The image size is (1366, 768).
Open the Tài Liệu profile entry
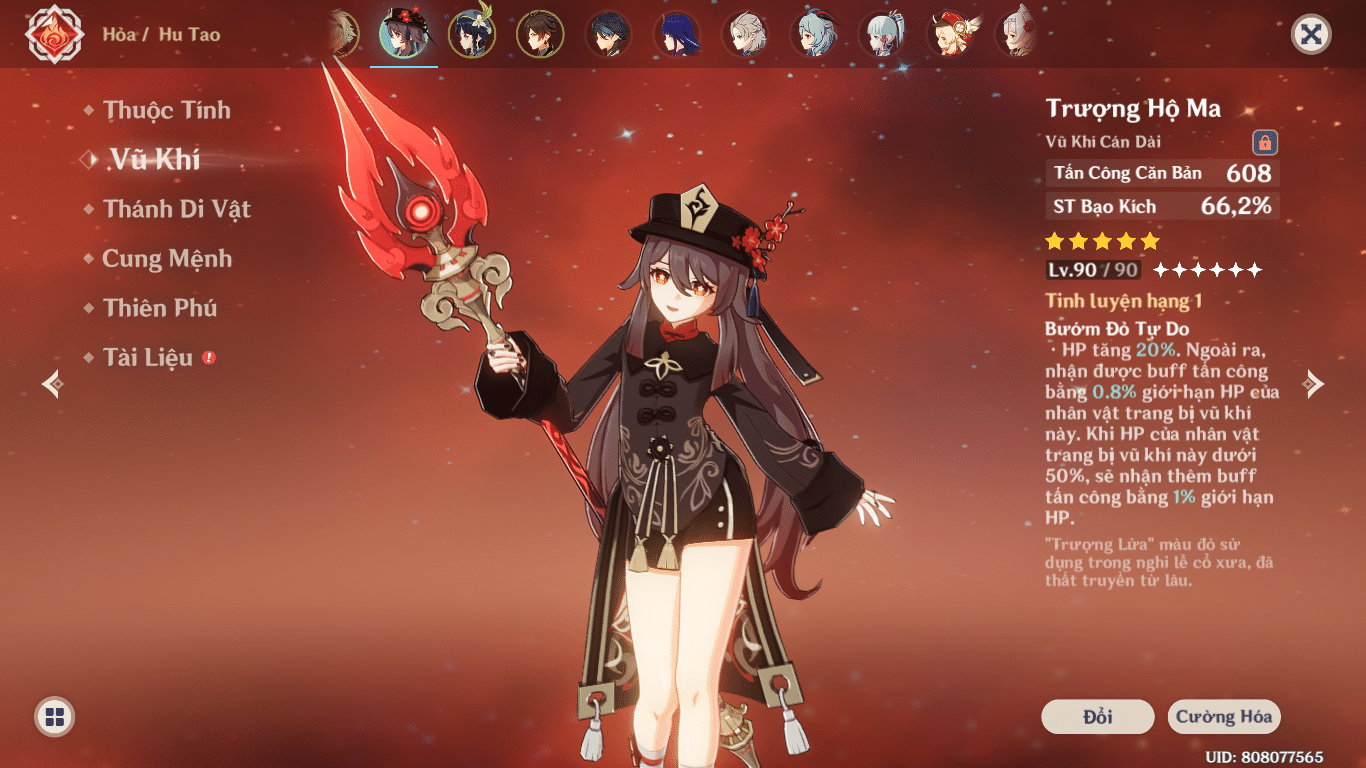tap(148, 357)
